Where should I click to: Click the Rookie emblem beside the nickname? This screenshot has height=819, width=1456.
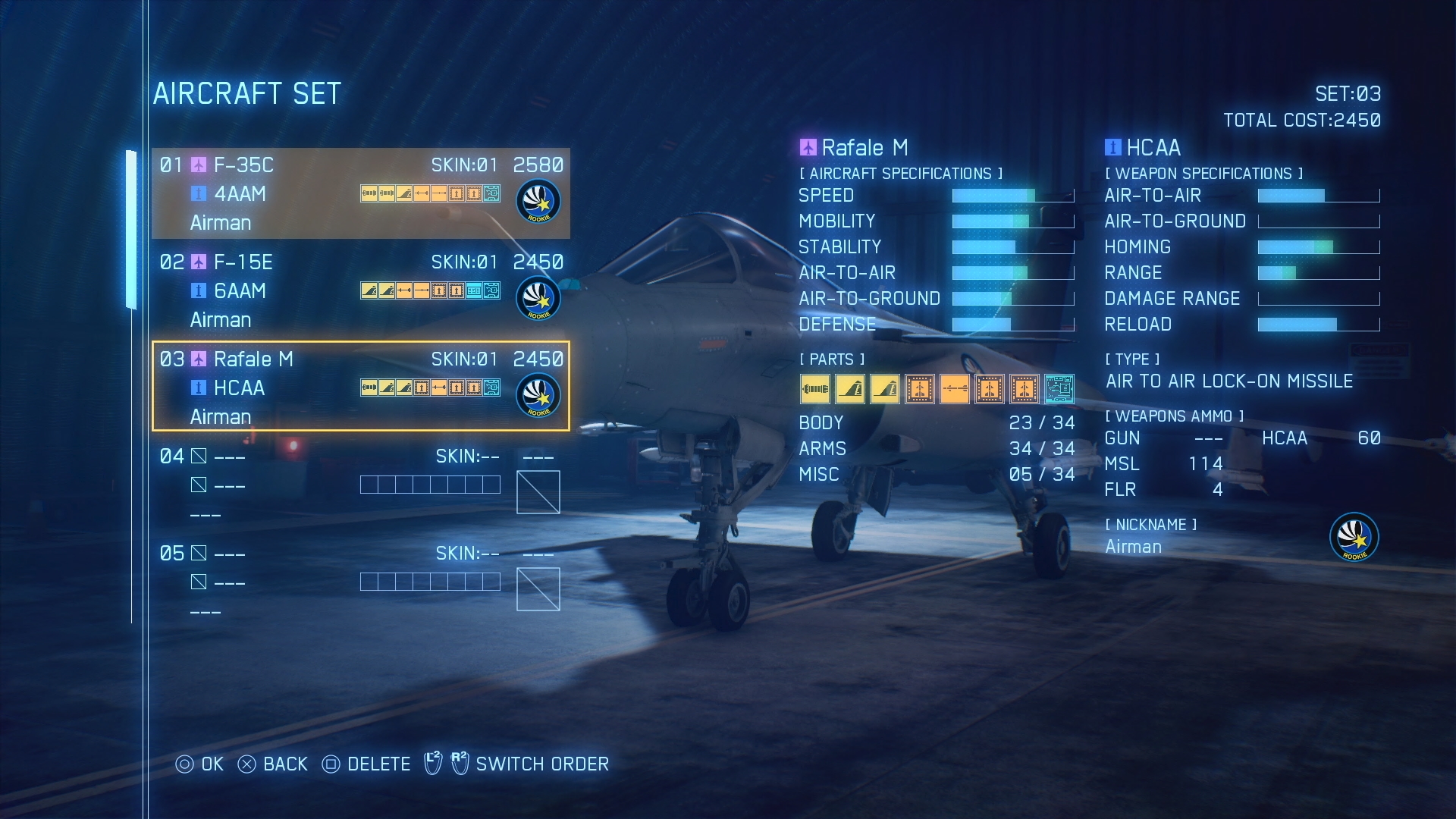1354,537
